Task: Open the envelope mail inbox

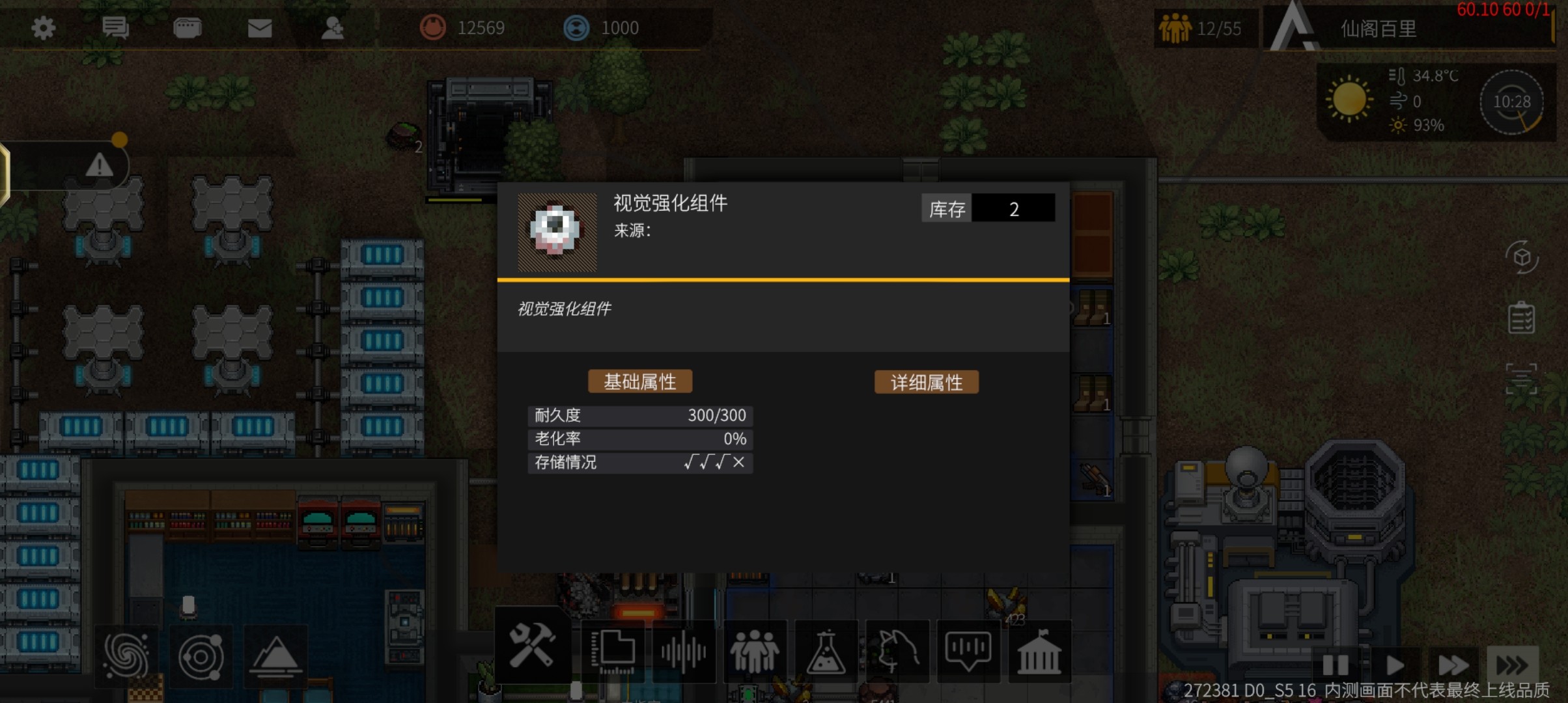Action: coord(260,28)
